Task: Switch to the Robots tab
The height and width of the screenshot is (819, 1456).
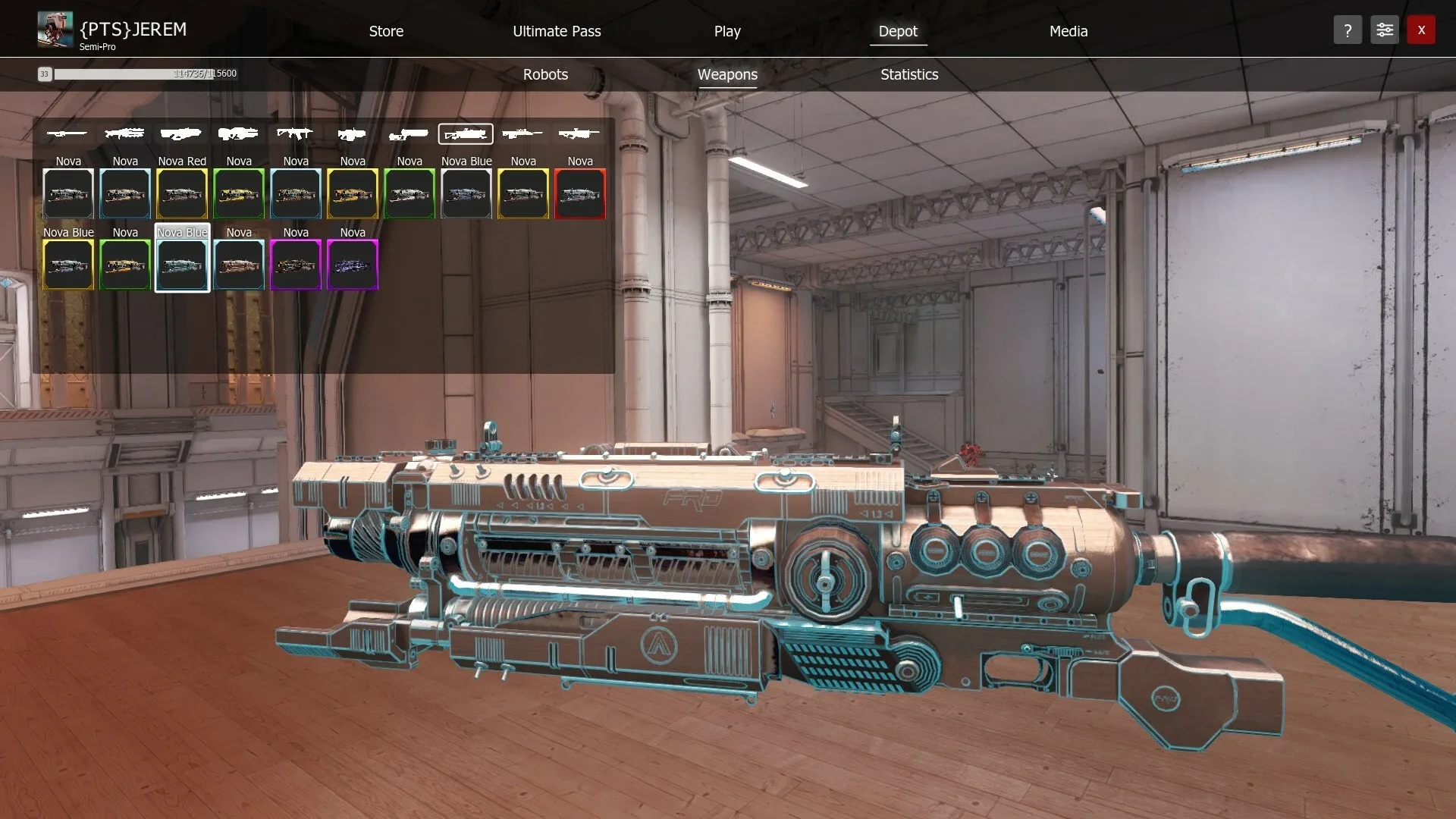Action: 545,74
